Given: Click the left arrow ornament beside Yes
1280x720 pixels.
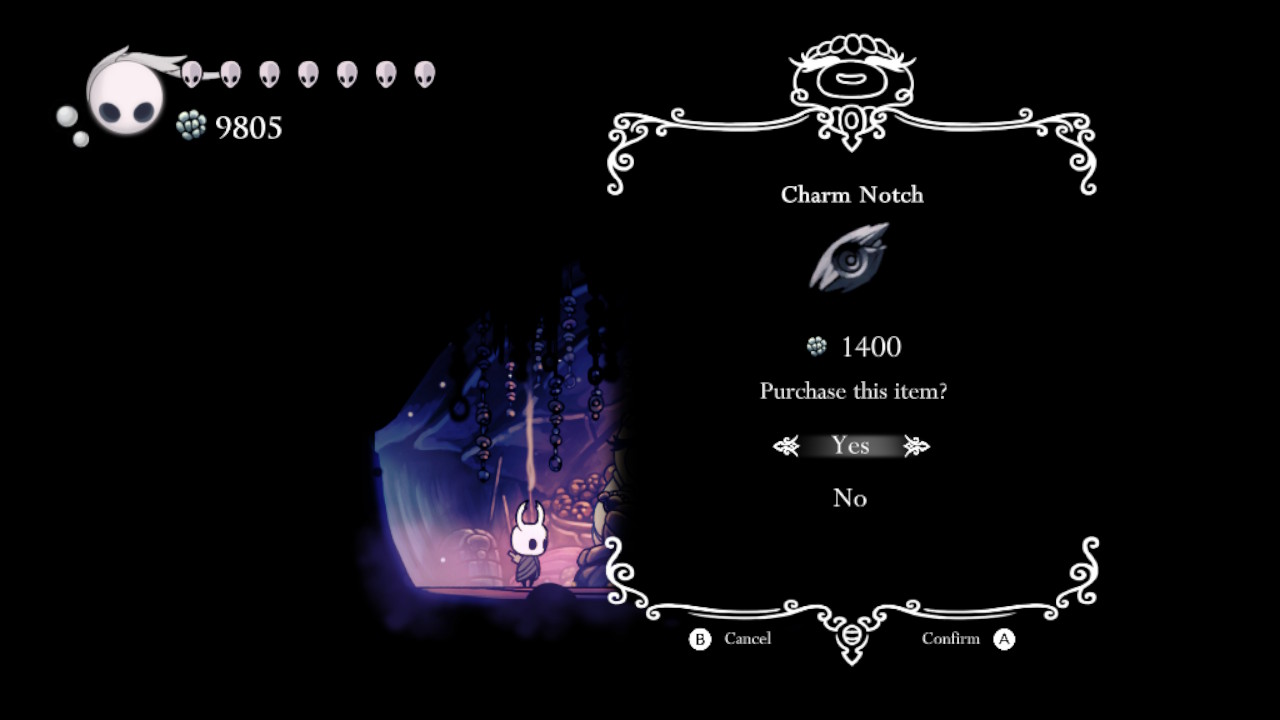Looking at the screenshot, I should [x=786, y=446].
